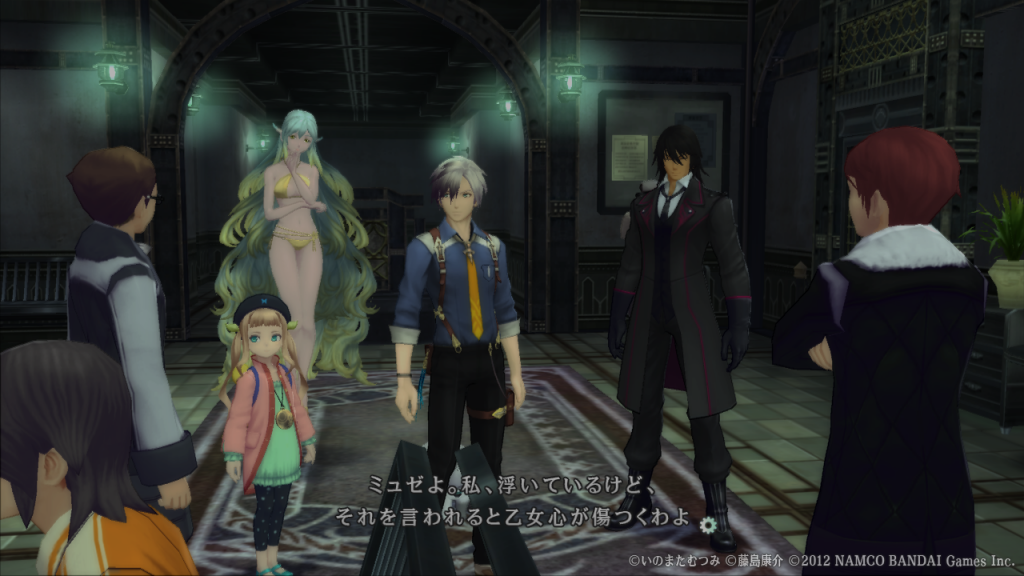Click the gear icon to advance the dialogue
This screenshot has width=1024, height=576.
click(709, 522)
